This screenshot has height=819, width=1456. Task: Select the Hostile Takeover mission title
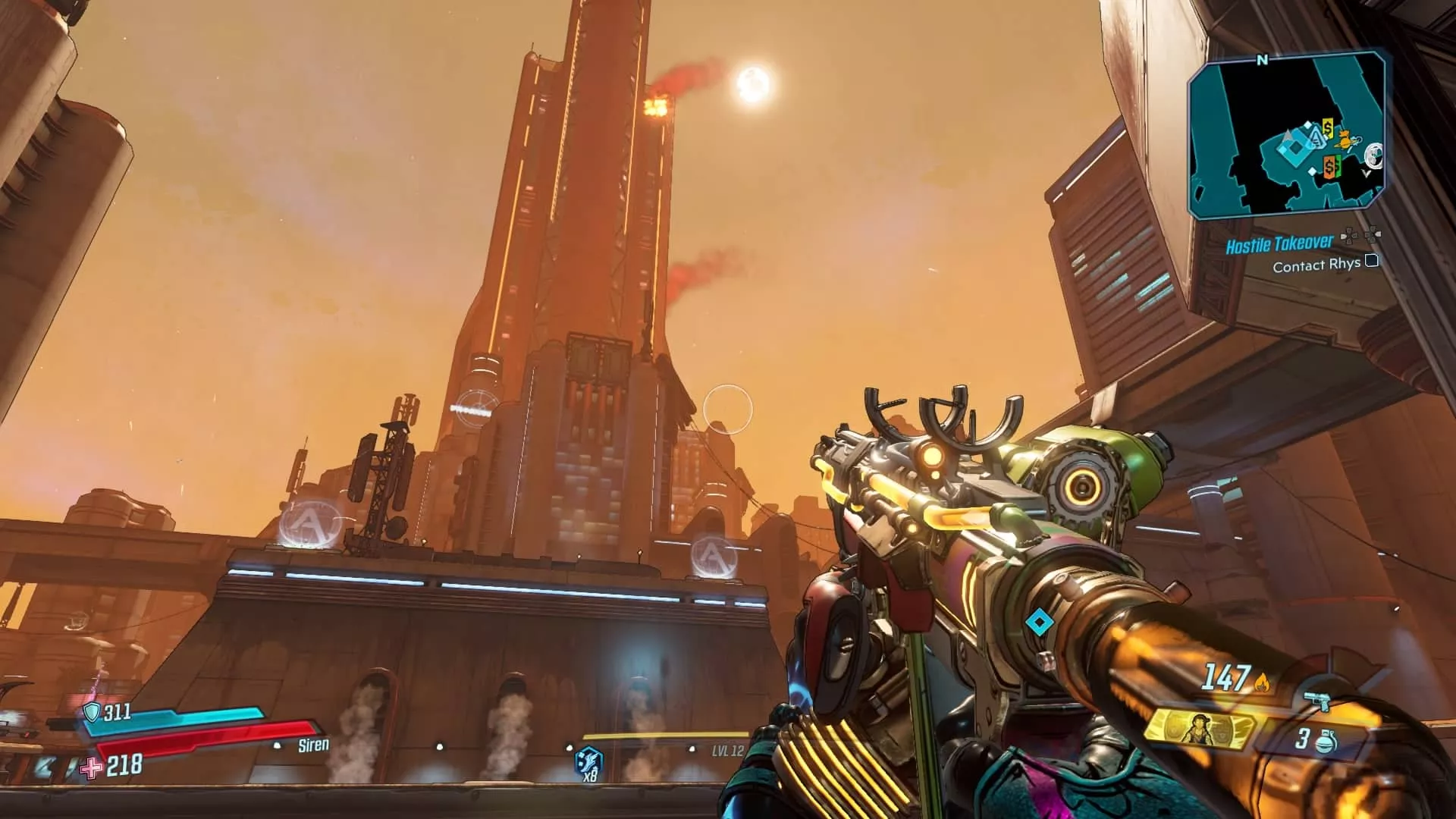pos(1279,243)
